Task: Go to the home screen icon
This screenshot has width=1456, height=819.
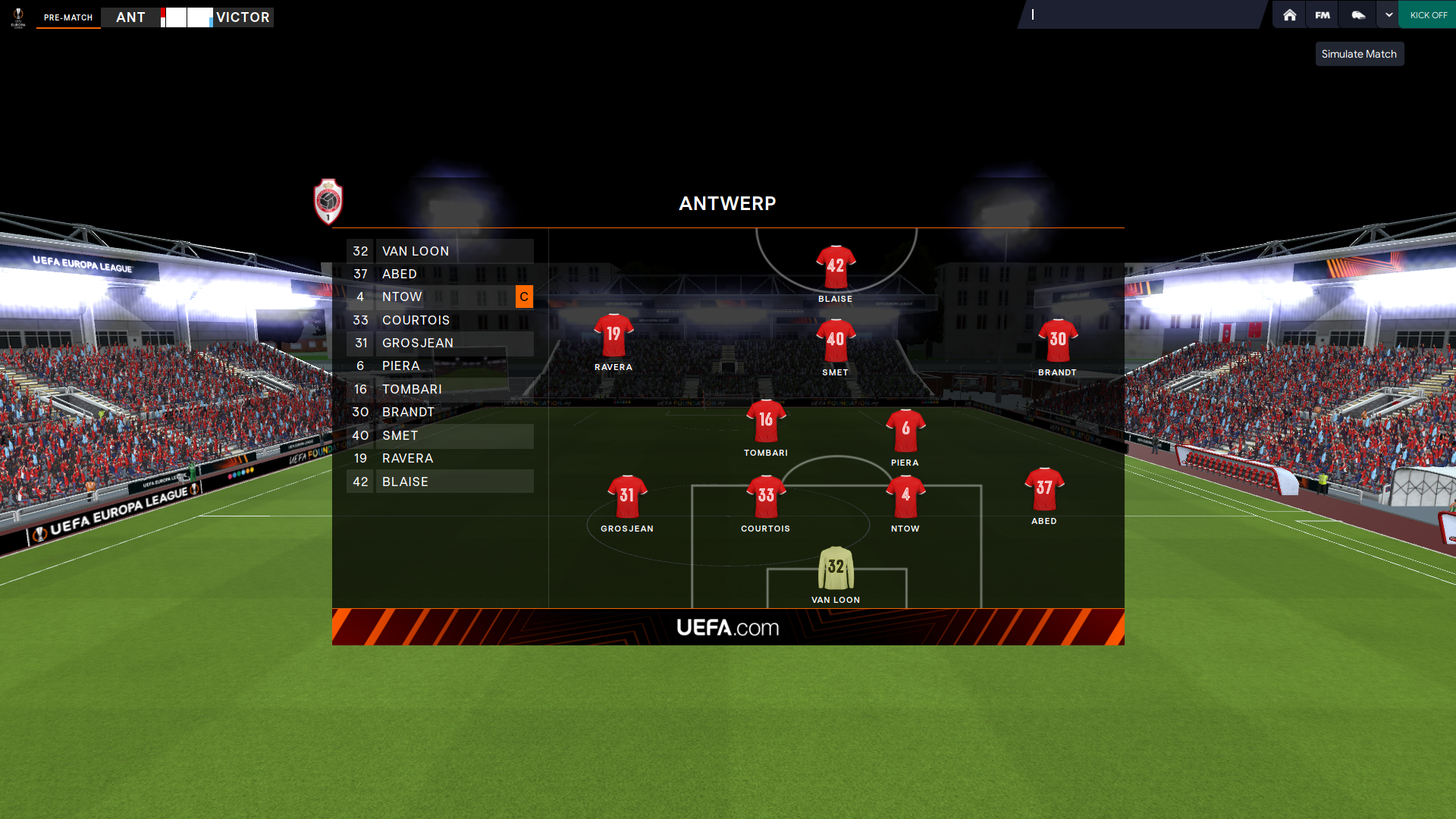Action: pos(1289,15)
